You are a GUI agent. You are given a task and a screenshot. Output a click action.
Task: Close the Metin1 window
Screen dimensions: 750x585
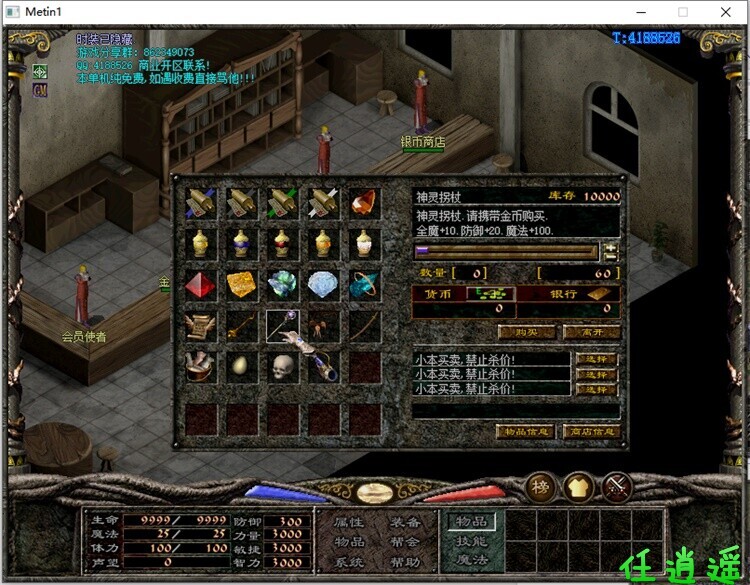pyautogui.click(x=727, y=12)
